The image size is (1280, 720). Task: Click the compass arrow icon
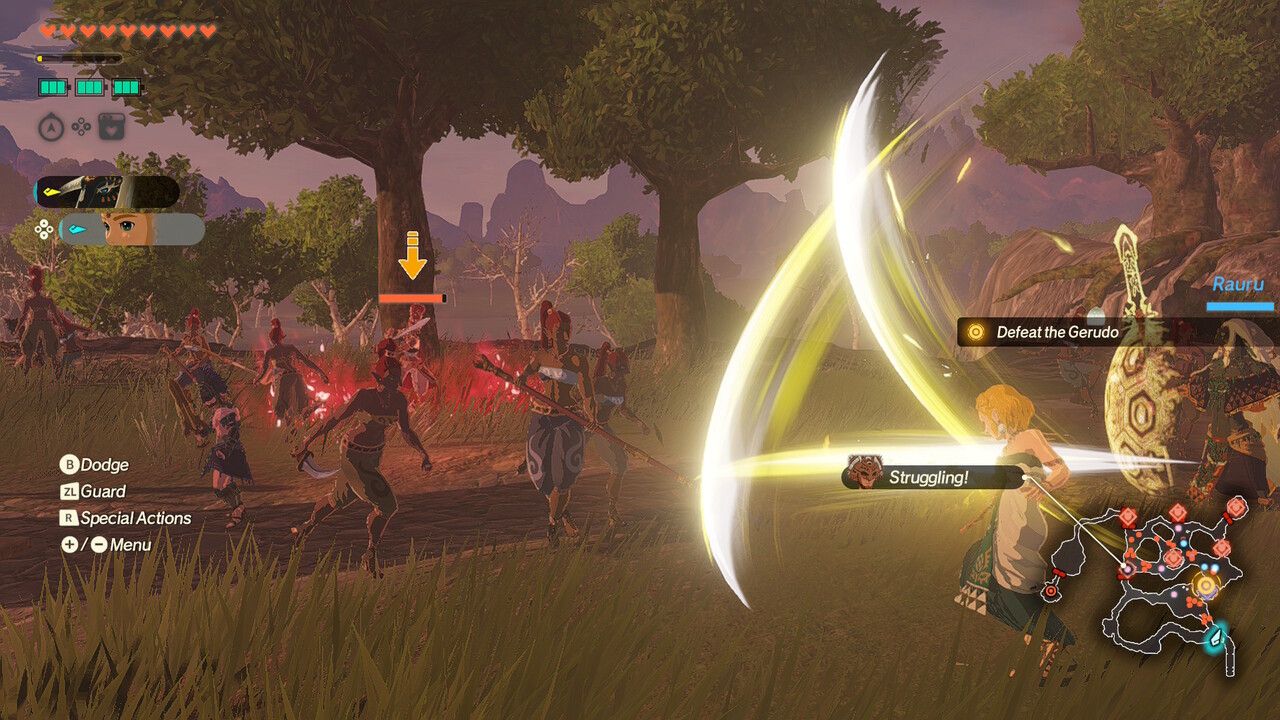(x=51, y=127)
